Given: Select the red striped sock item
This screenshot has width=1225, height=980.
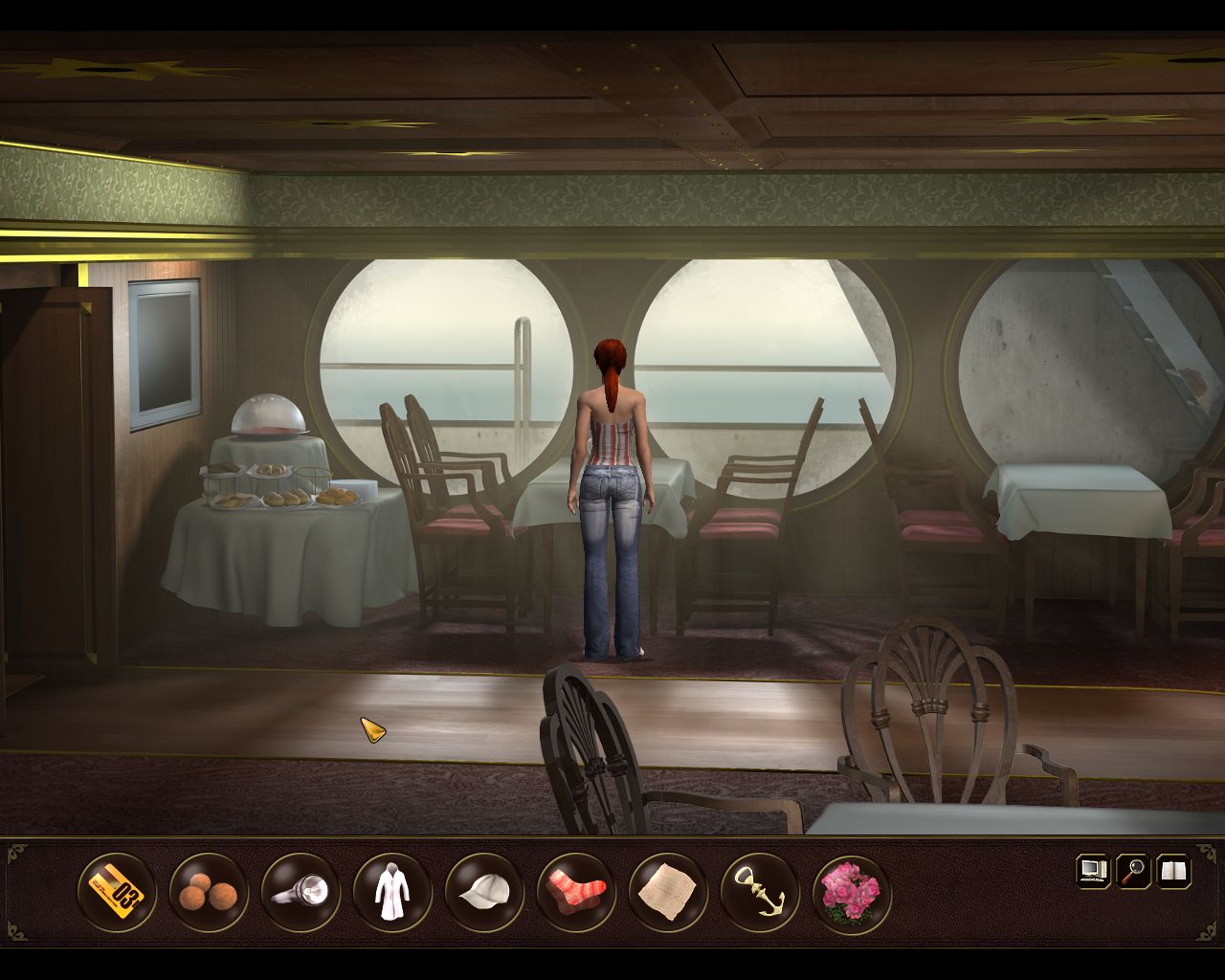Looking at the screenshot, I should (575, 892).
